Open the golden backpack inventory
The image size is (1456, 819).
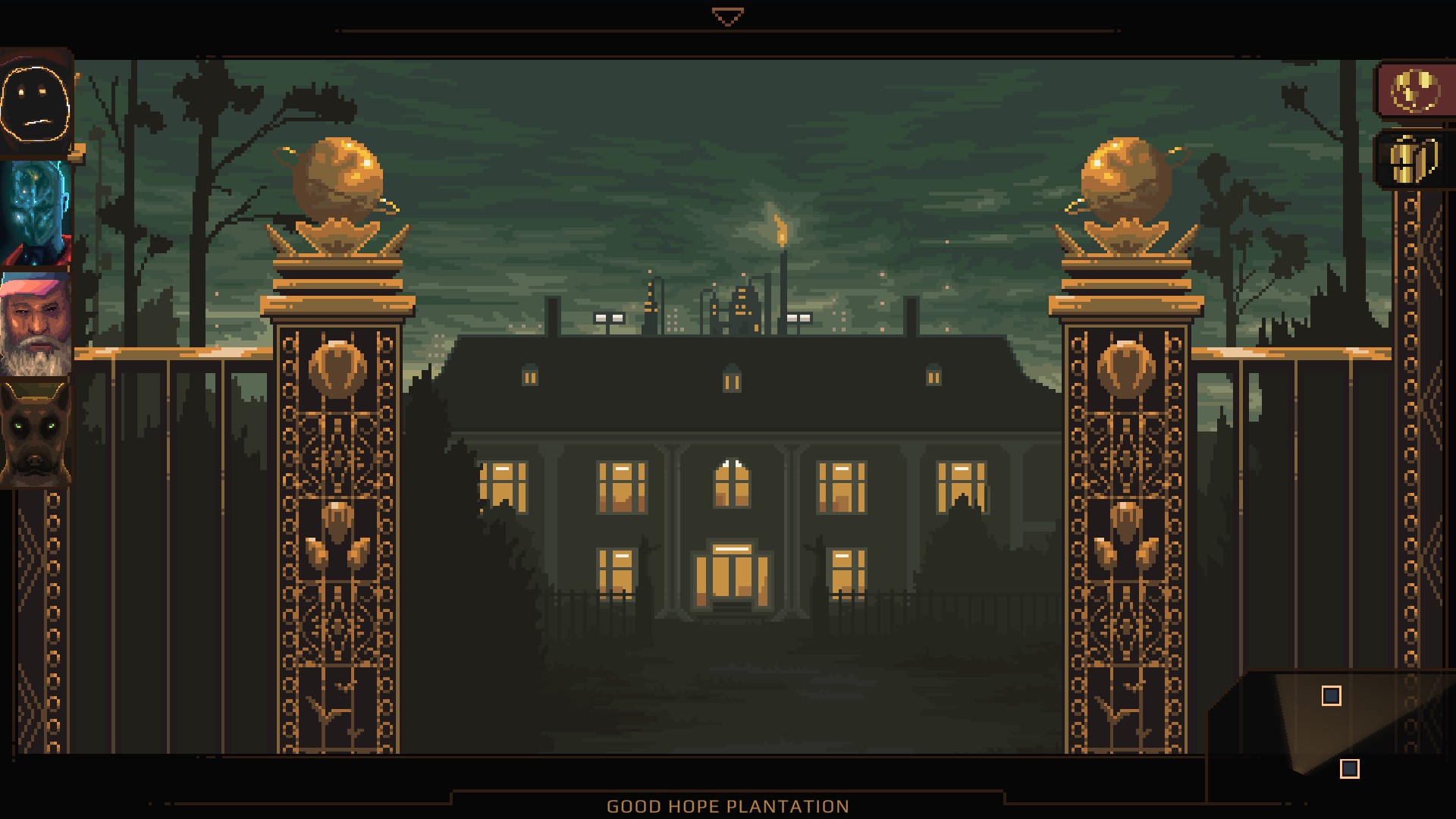[x=1414, y=159]
